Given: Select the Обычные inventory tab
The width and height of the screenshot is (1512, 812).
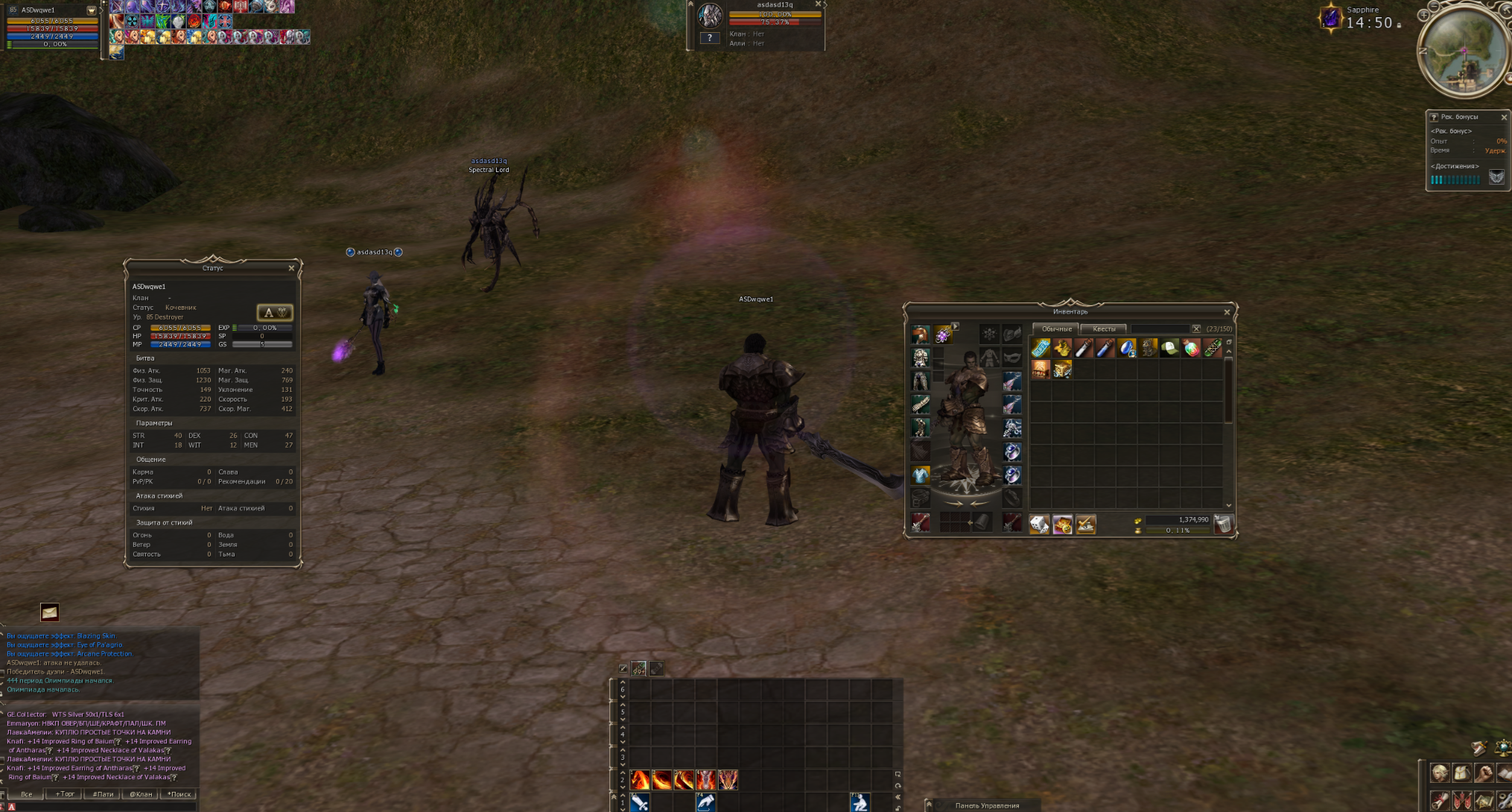Looking at the screenshot, I should coord(1056,329).
